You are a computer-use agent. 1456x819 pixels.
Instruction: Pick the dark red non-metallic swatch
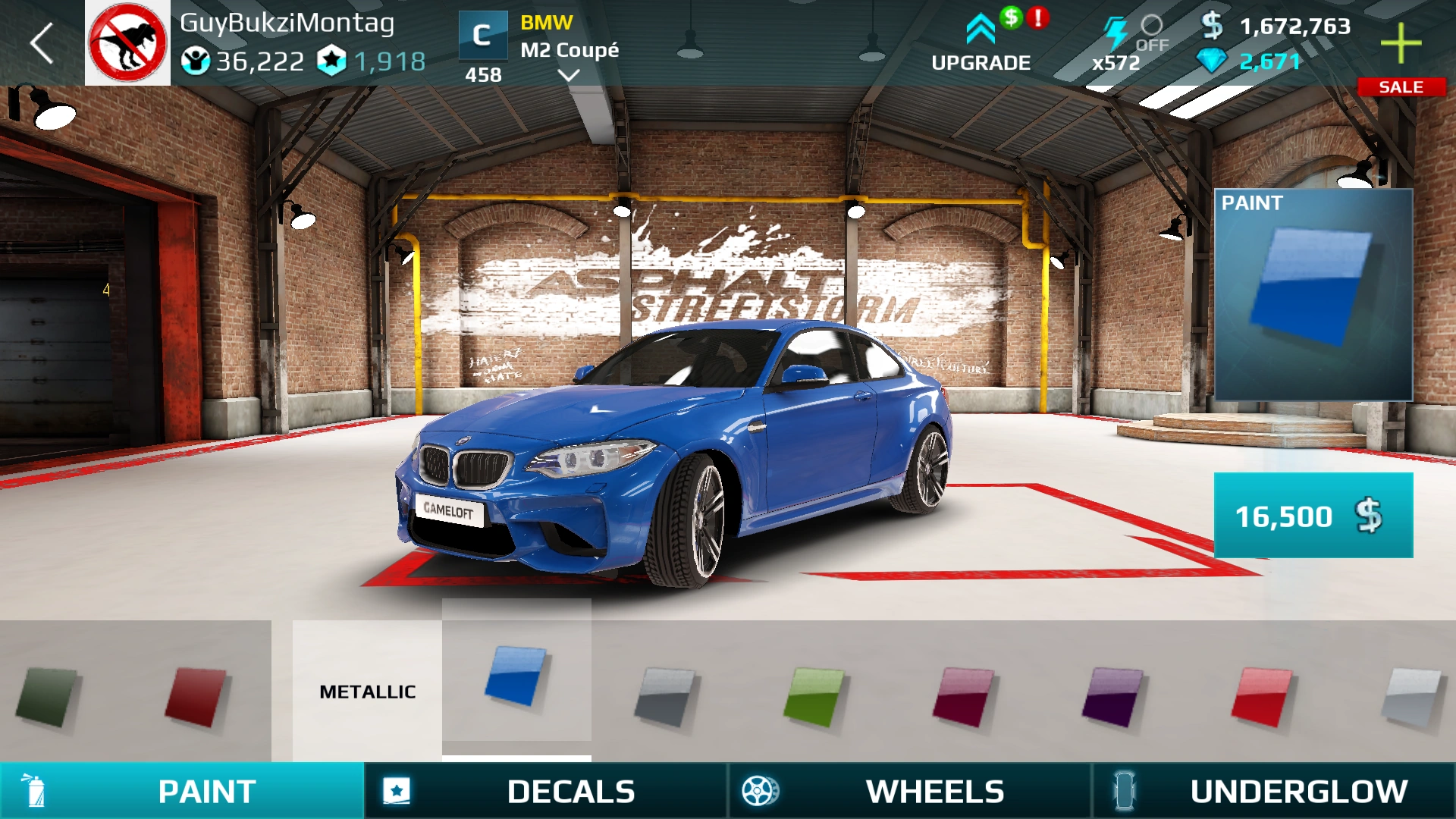point(196,696)
